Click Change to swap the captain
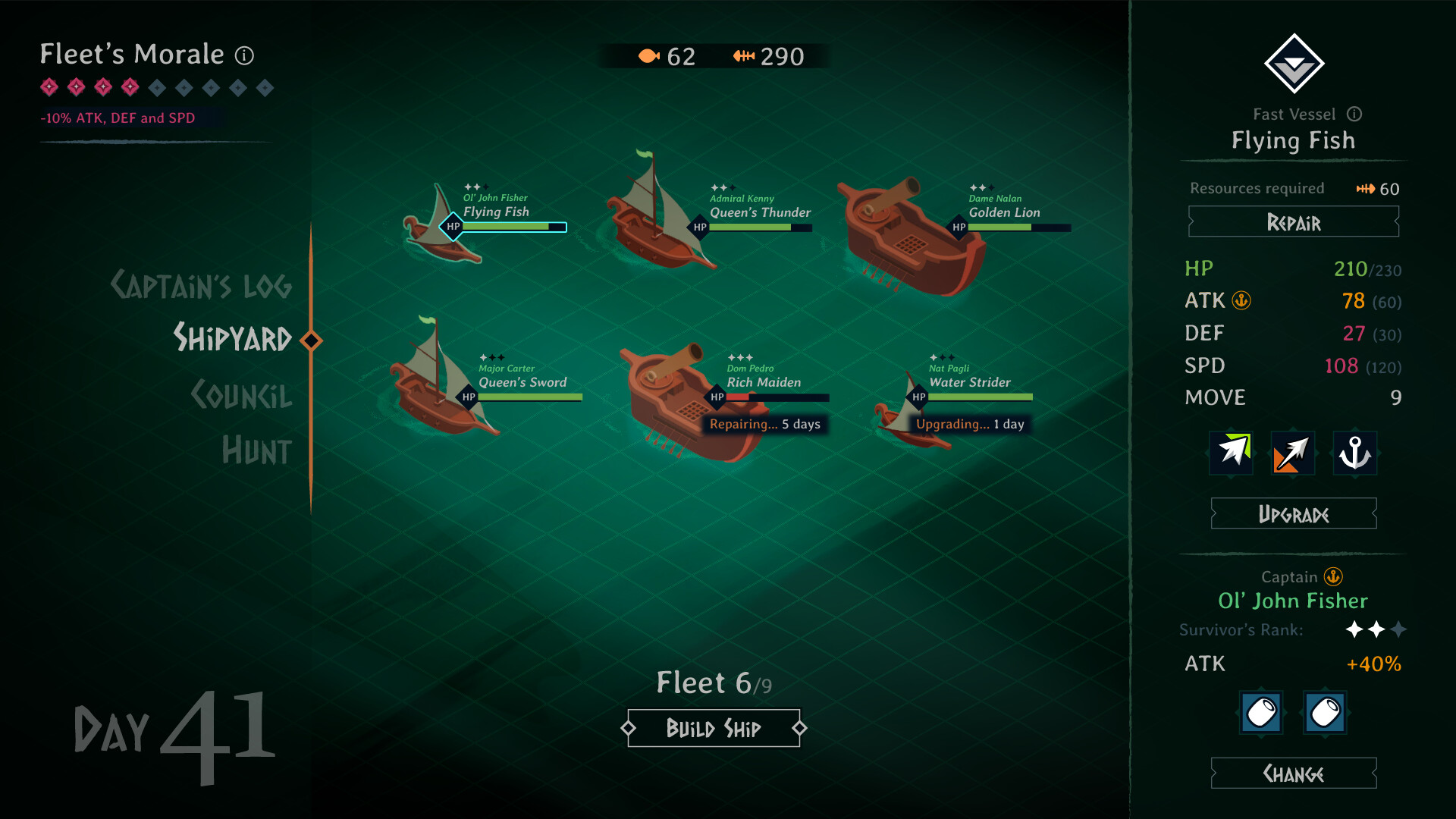Viewport: 1456px width, 819px height. (x=1293, y=774)
